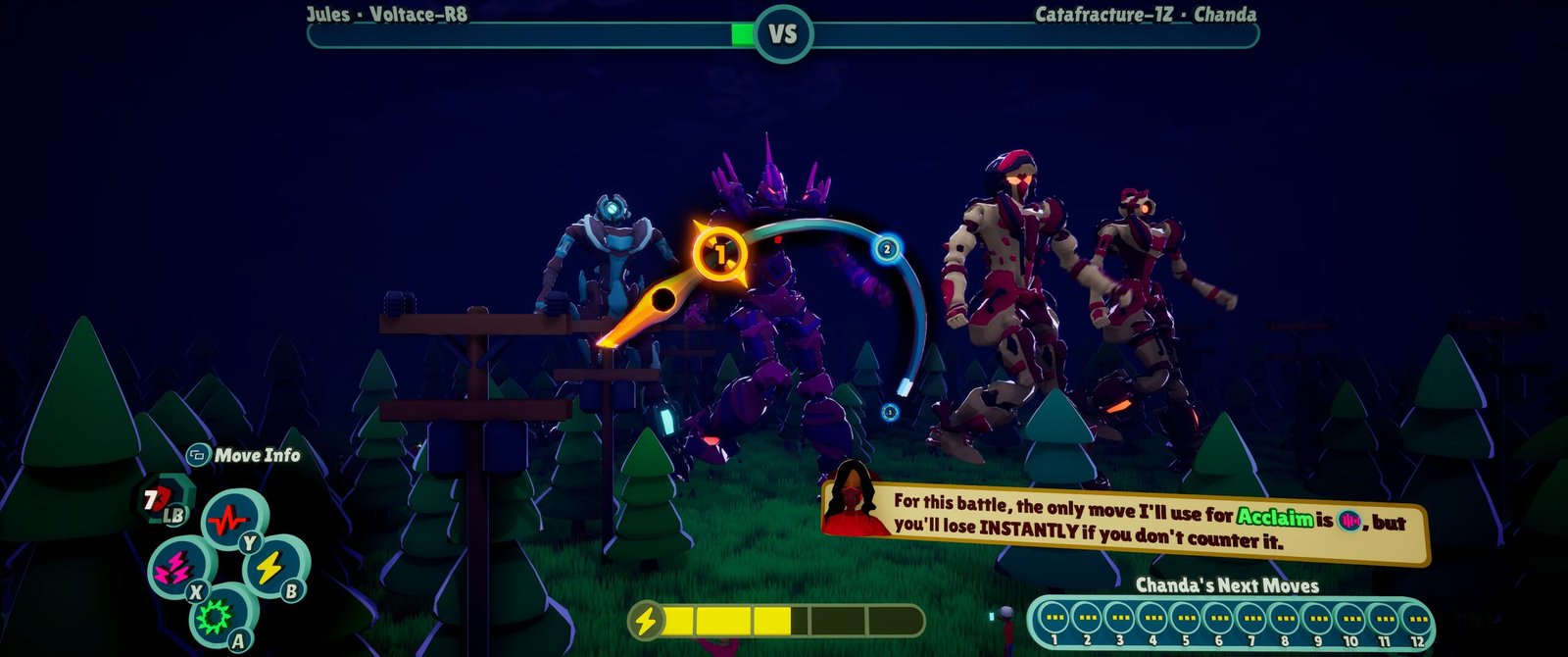Viewport: 1568px width, 657px height.
Task: Open the Move Info panel
Action: click(244, 455)
